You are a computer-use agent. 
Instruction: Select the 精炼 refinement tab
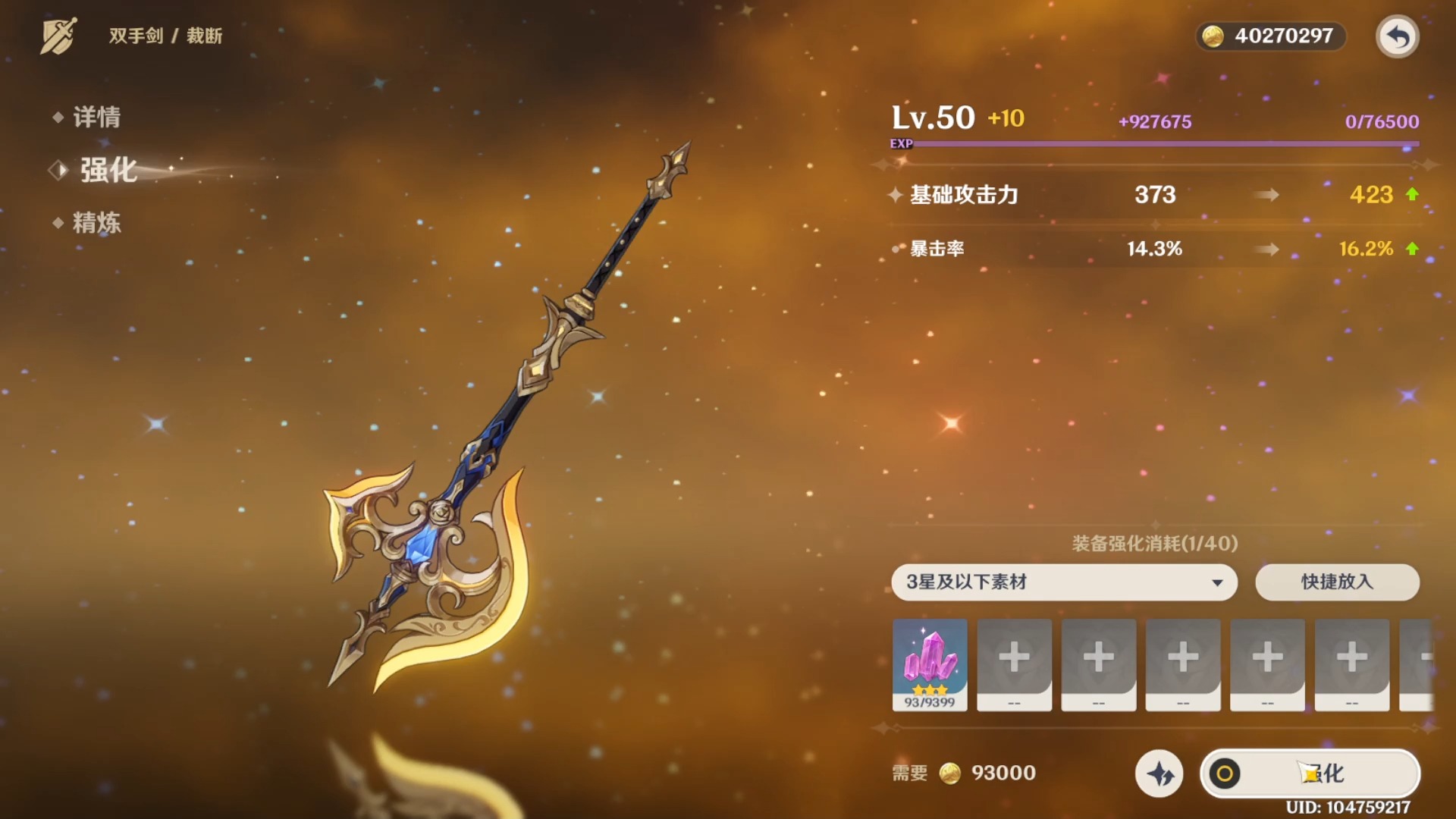[96, 223]
